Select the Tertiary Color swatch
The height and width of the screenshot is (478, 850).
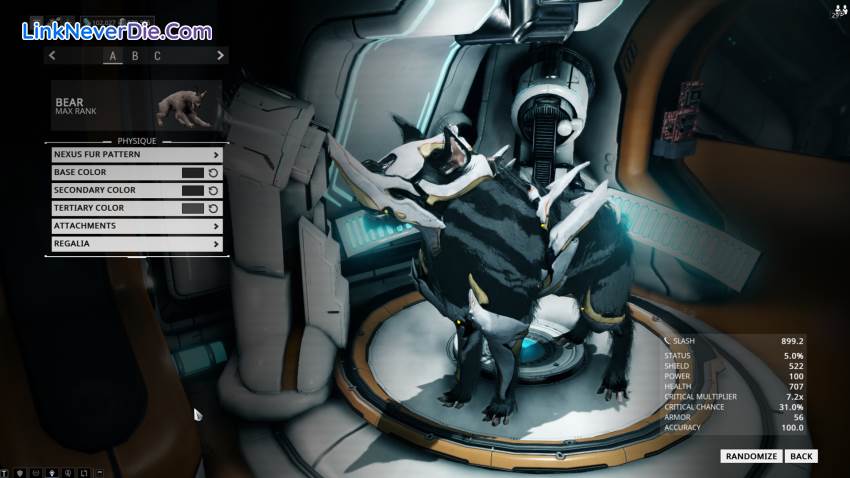[193, 208]
